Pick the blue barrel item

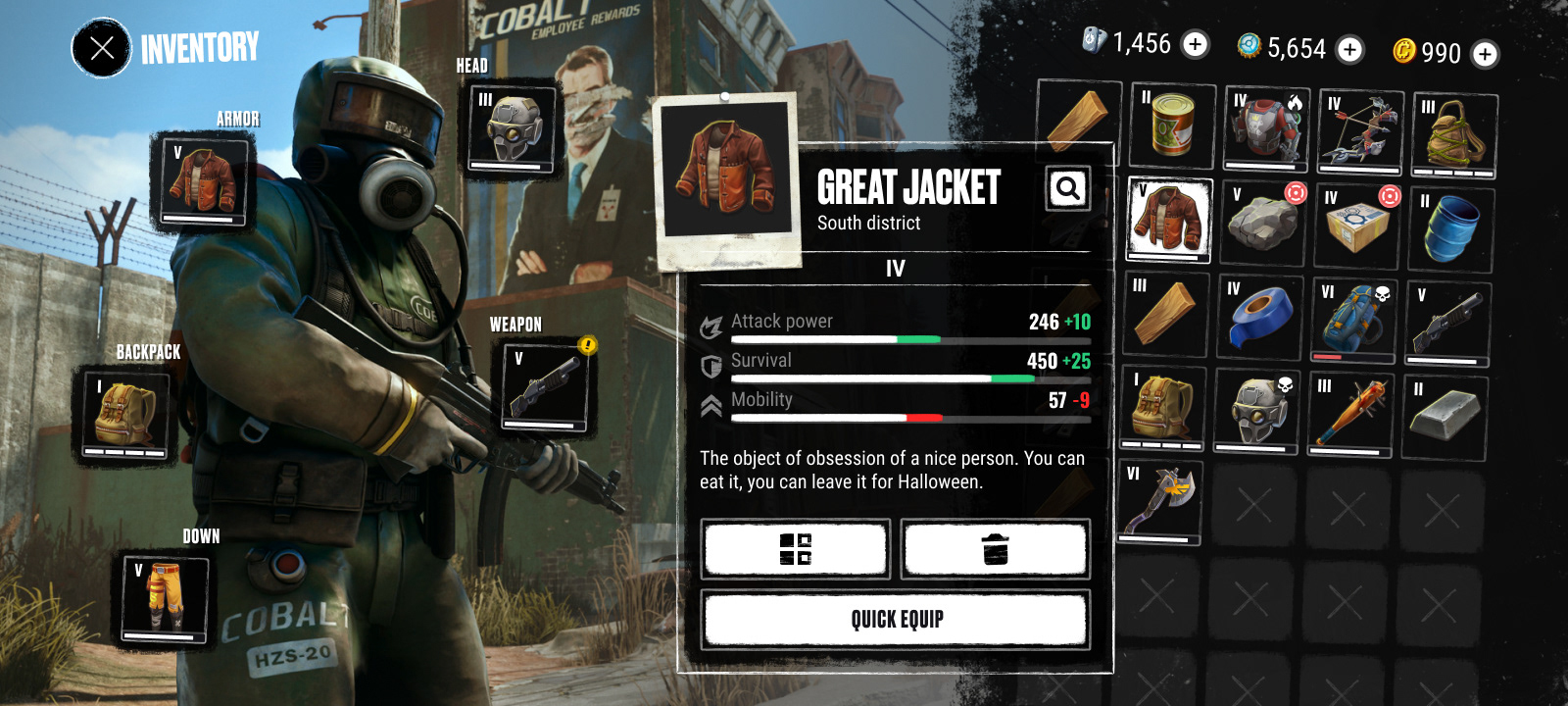[x=1450, y=229]
